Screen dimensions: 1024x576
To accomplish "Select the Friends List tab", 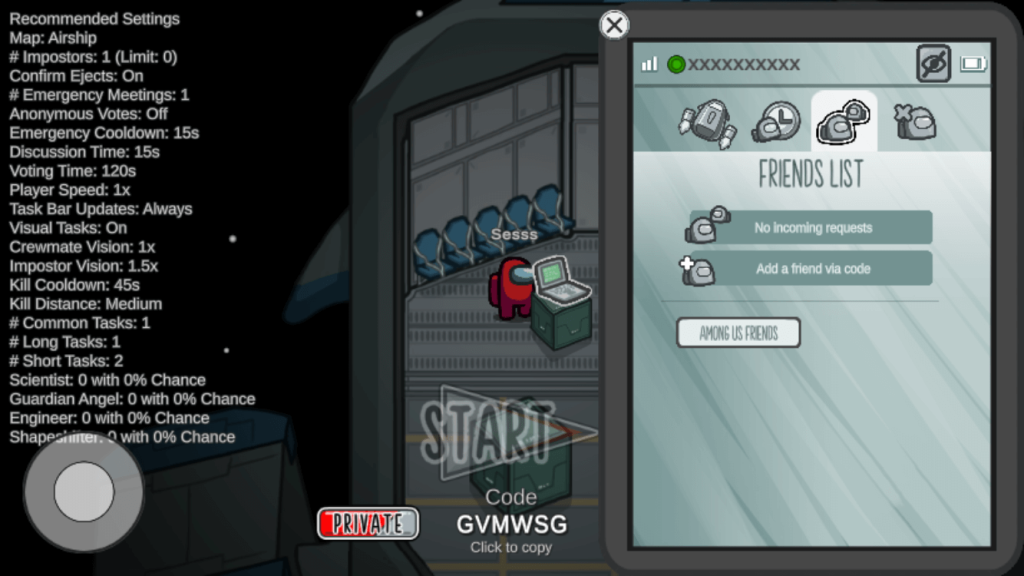I will point(843,122).
